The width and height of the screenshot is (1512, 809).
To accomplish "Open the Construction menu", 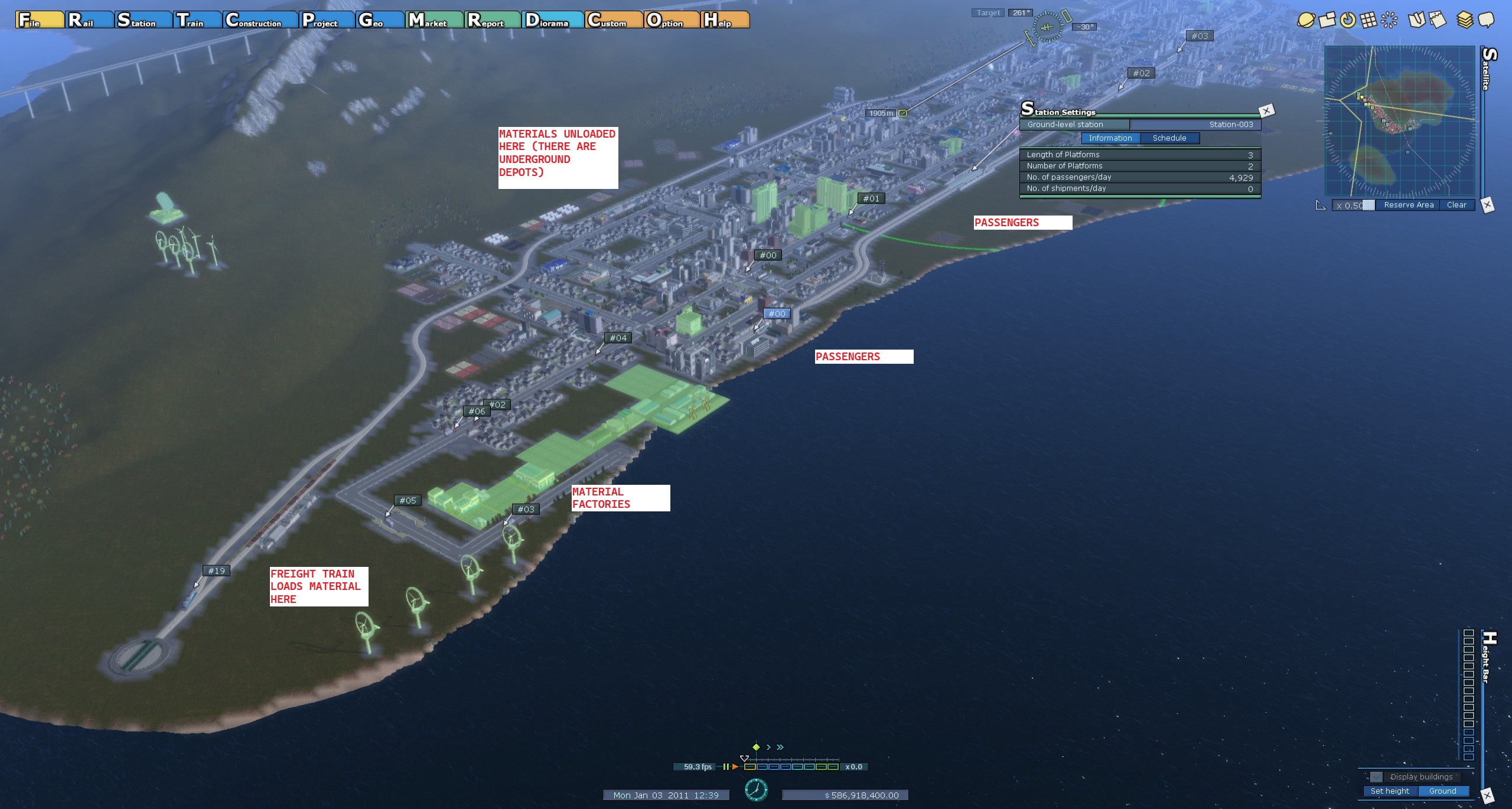I will point(260,20).
